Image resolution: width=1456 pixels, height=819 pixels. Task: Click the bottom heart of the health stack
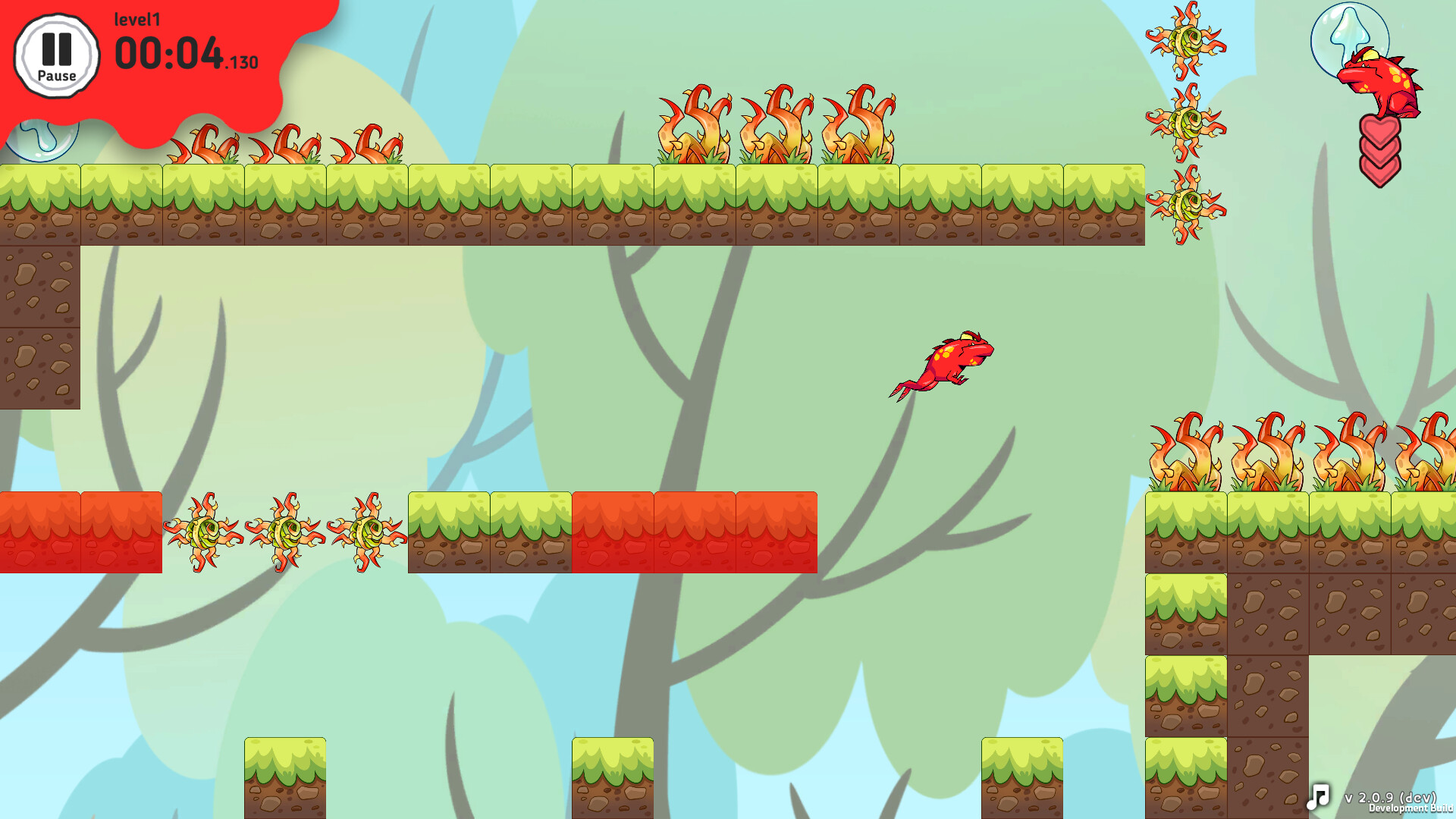pos(1381,168)
